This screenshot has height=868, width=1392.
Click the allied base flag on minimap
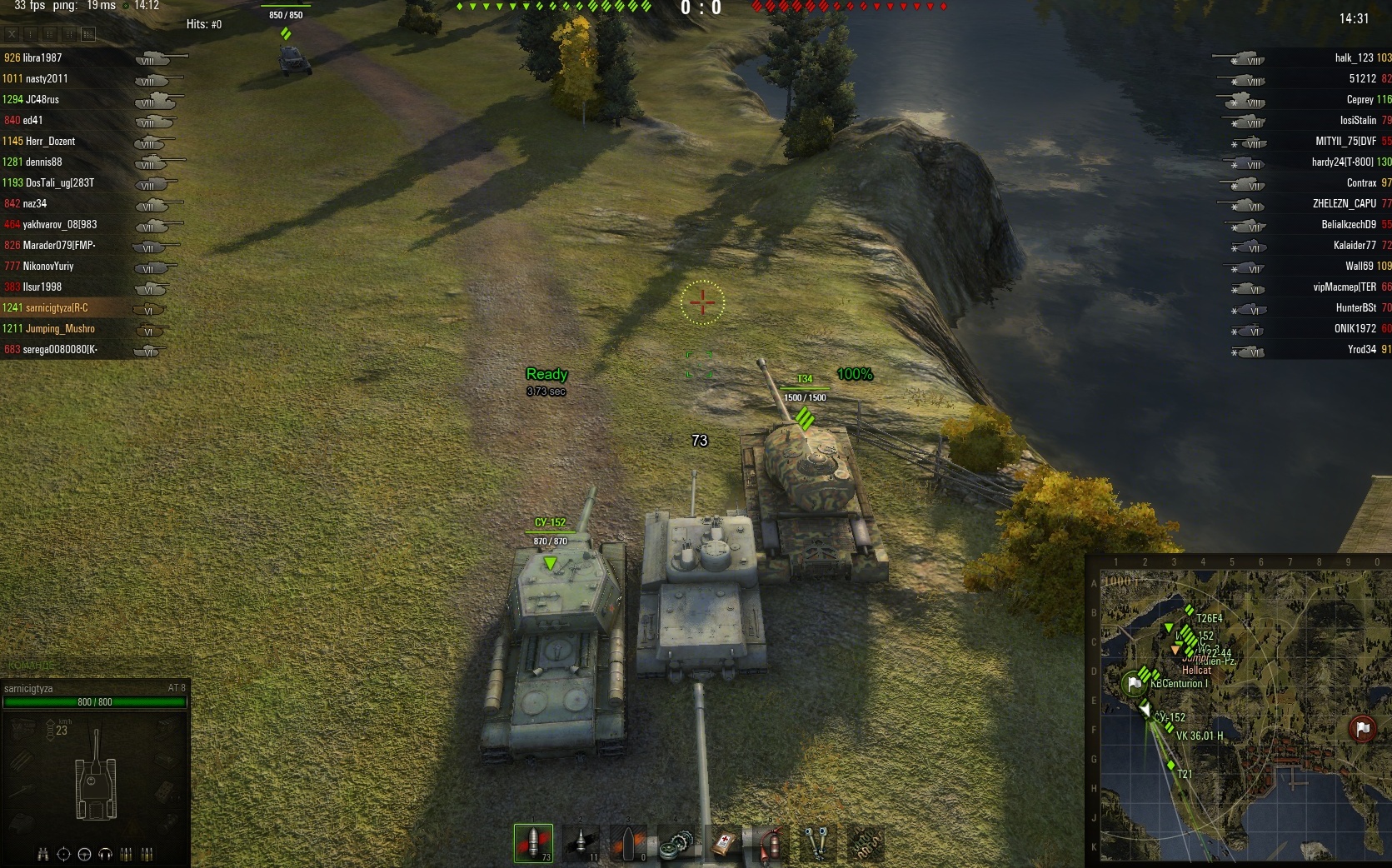point(1133,684)
